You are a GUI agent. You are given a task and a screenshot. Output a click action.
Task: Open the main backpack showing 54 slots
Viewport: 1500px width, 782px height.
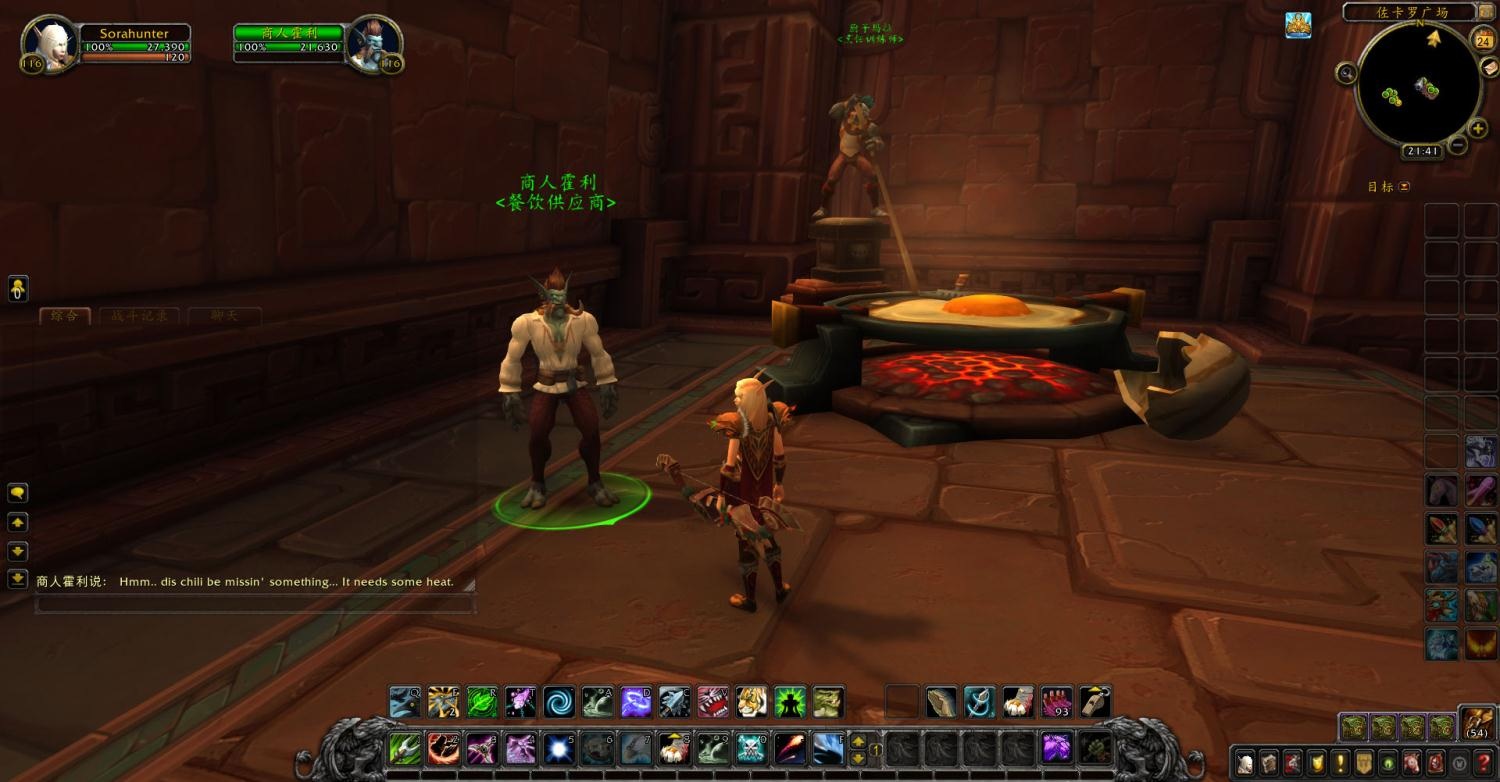pos(1477,722)
